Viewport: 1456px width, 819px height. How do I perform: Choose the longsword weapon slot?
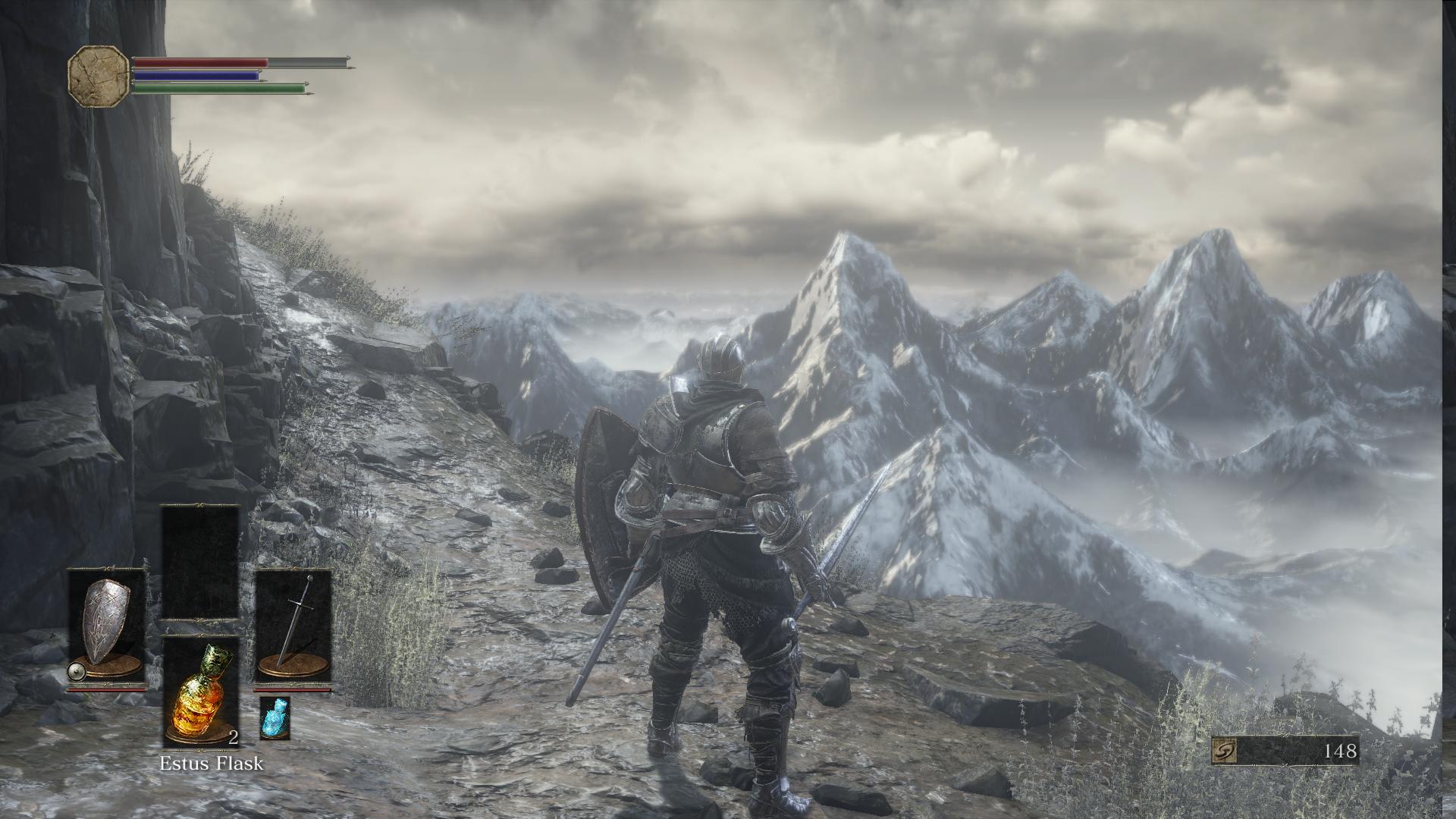(293, 627)
